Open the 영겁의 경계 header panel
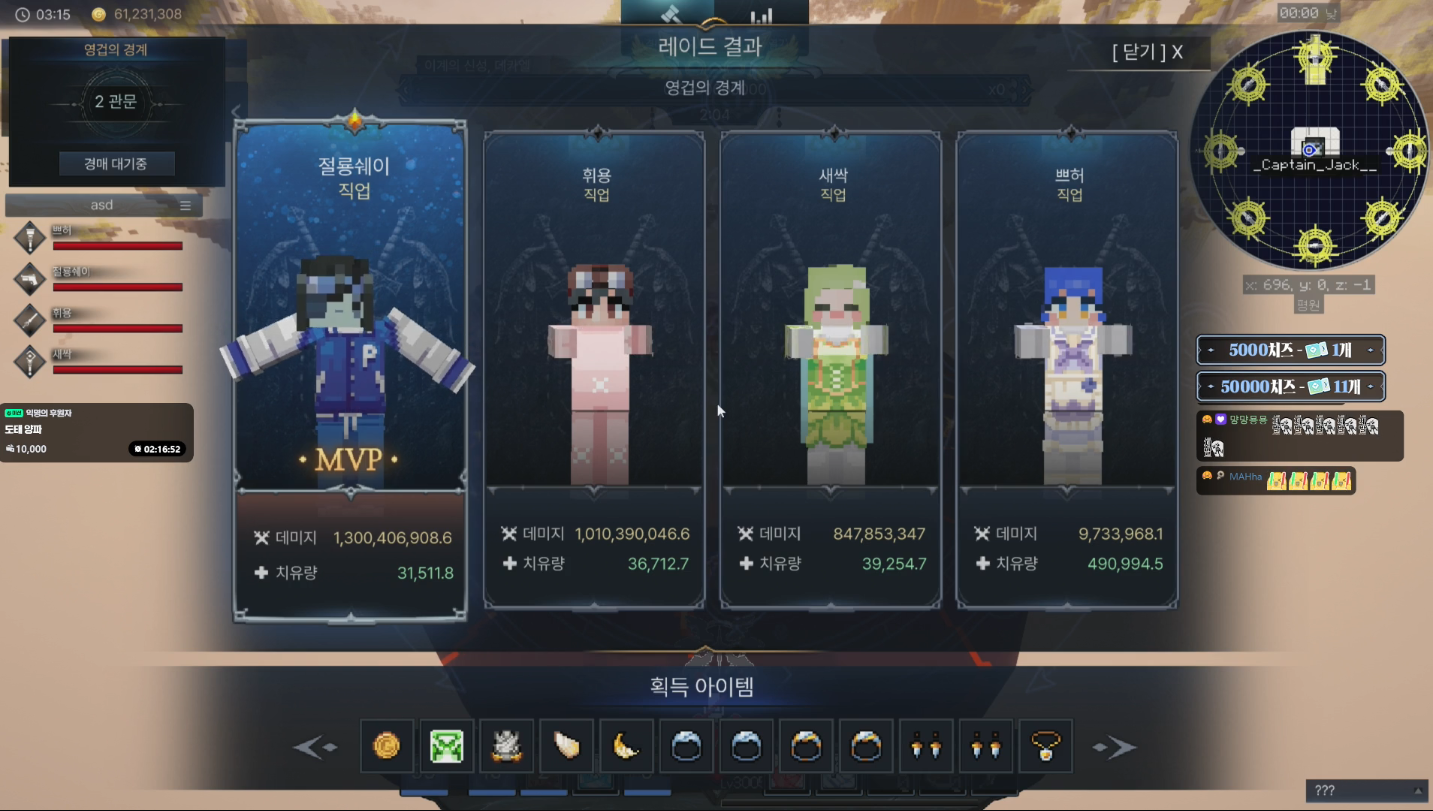1433x811 pixels. tap(117, 49)
